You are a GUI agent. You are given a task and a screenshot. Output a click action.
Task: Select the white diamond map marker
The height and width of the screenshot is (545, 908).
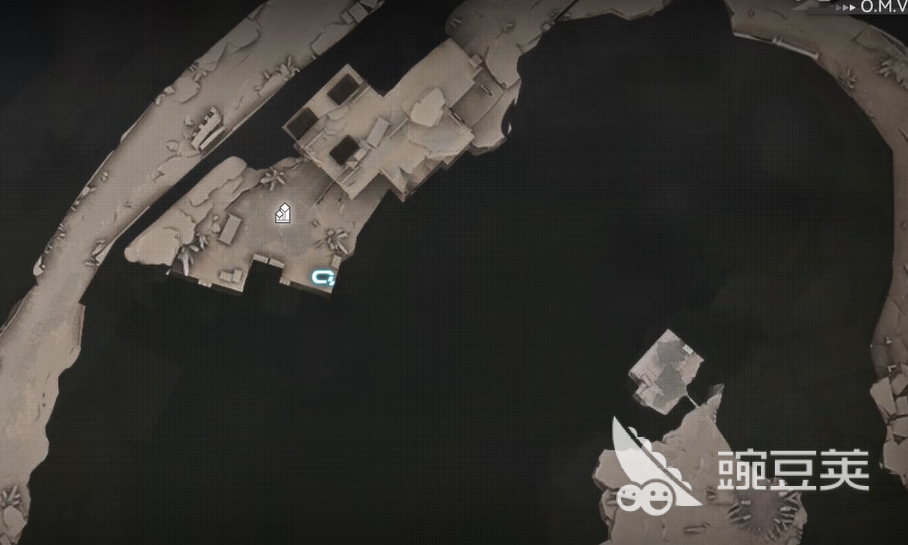[x=284, y=212]
